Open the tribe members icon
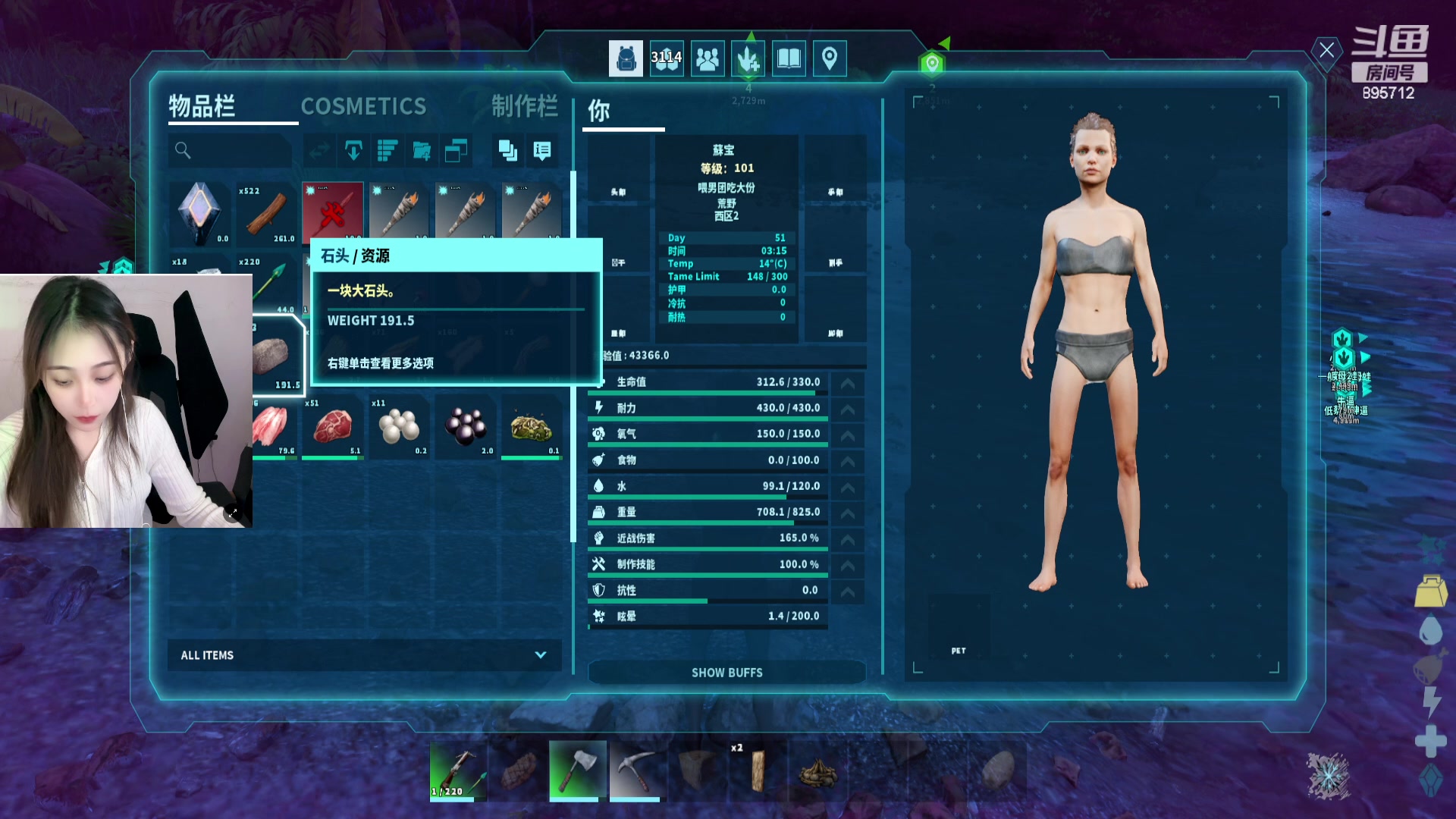Screen dimensions: 1456x819 pyautogui.click(x=708, y=58)
